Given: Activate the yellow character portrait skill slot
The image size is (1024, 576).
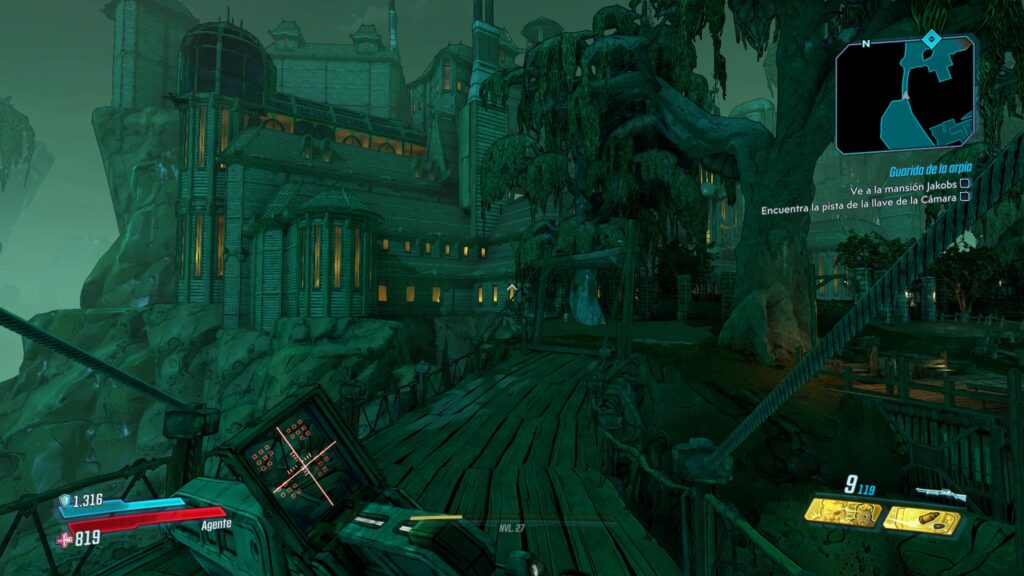Looking at the screenshot, I should click(844, 514).
